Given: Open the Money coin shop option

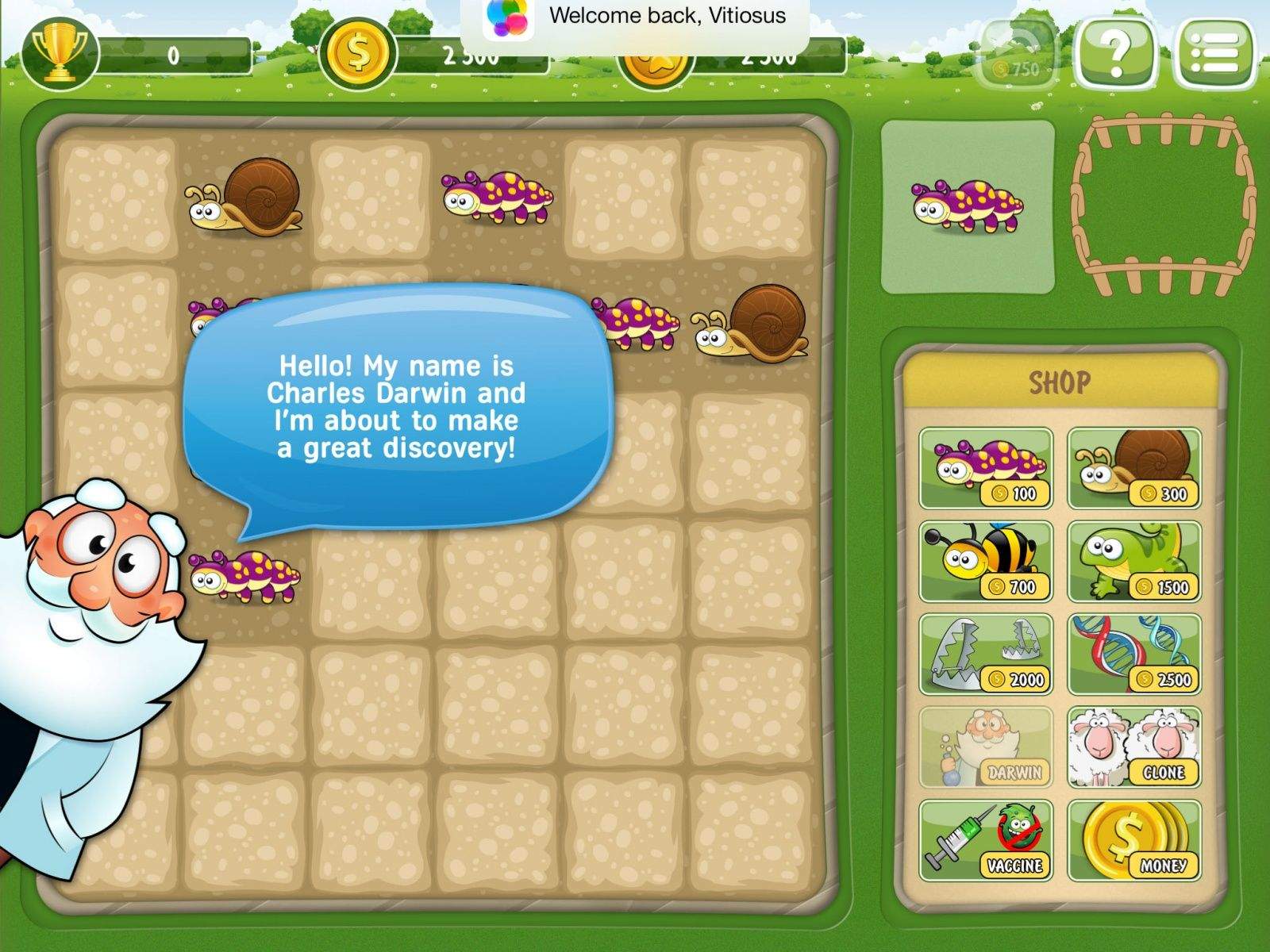Looking at the screenshot, I should [1133, 840].
